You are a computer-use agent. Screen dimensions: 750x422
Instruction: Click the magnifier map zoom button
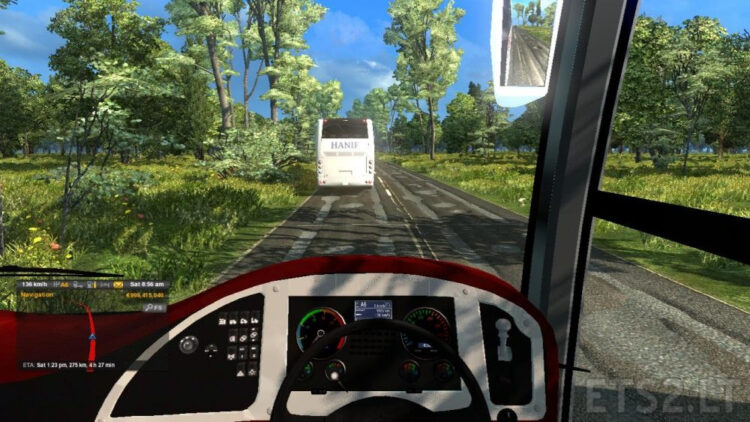pyautogui.click(x=149, y=308)
